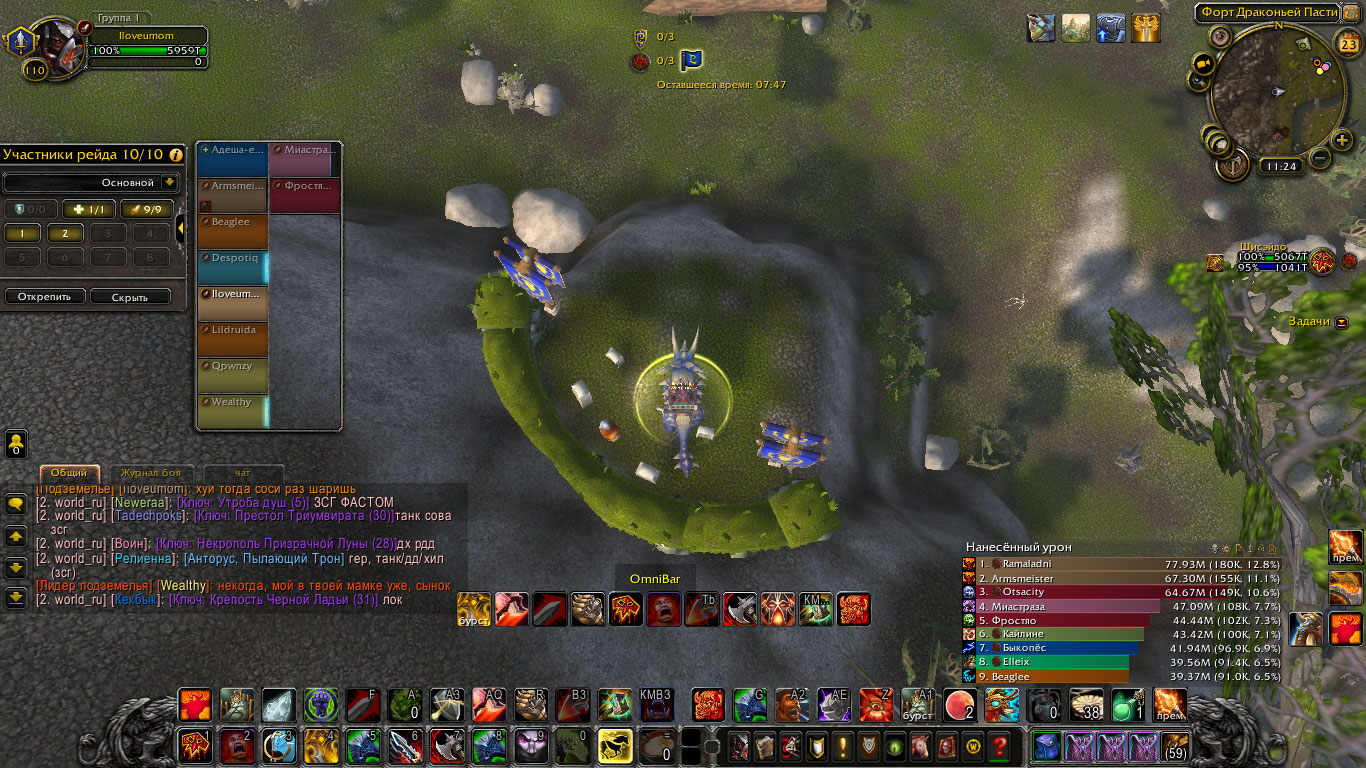Open the red question mark help button
Image resolution: width=1366 pixels, height=768 pixels.
tap(998, 746)
